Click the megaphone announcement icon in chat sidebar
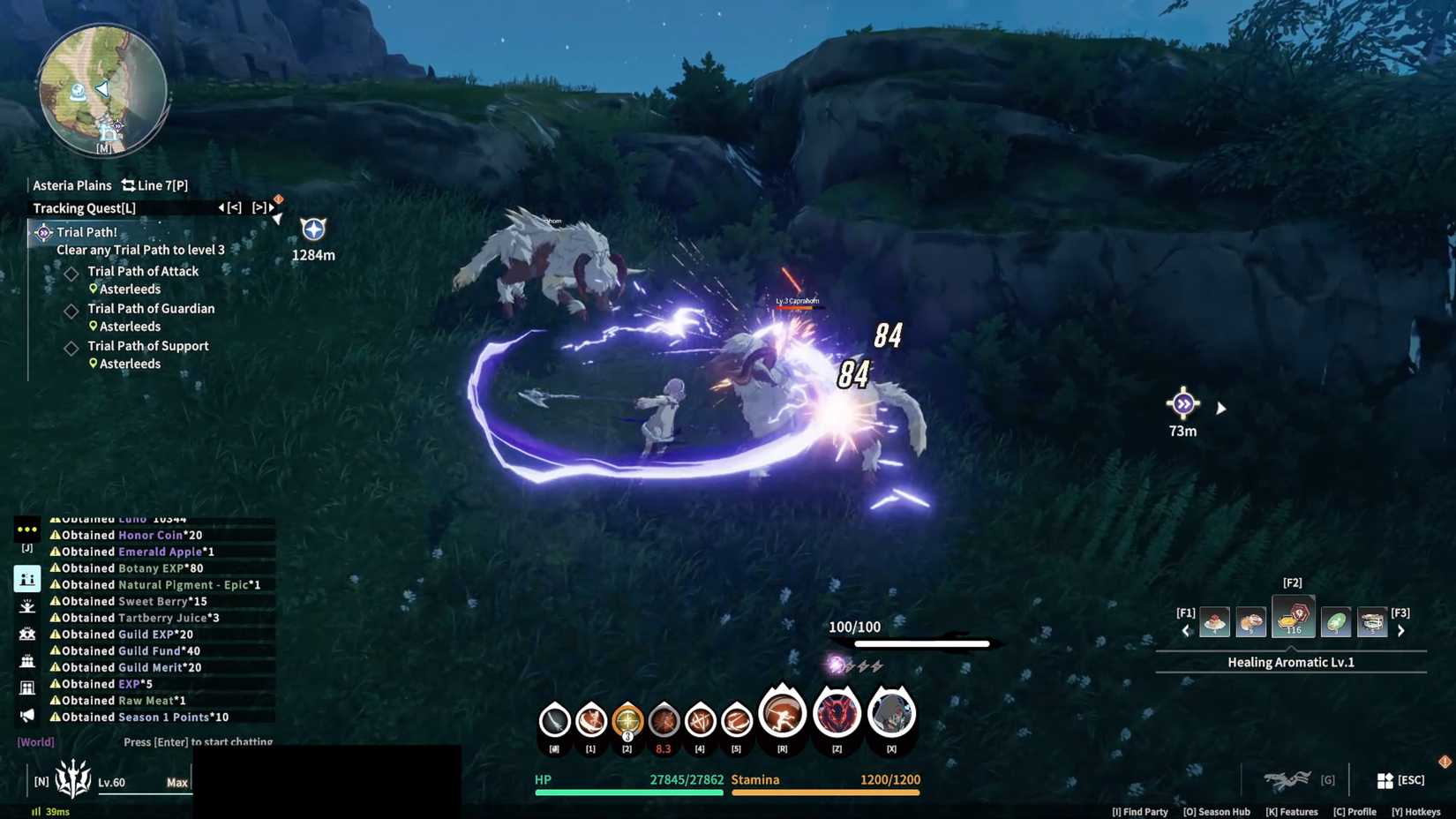This screenshot has height=819, width=1456. click(x=27, y=716)
